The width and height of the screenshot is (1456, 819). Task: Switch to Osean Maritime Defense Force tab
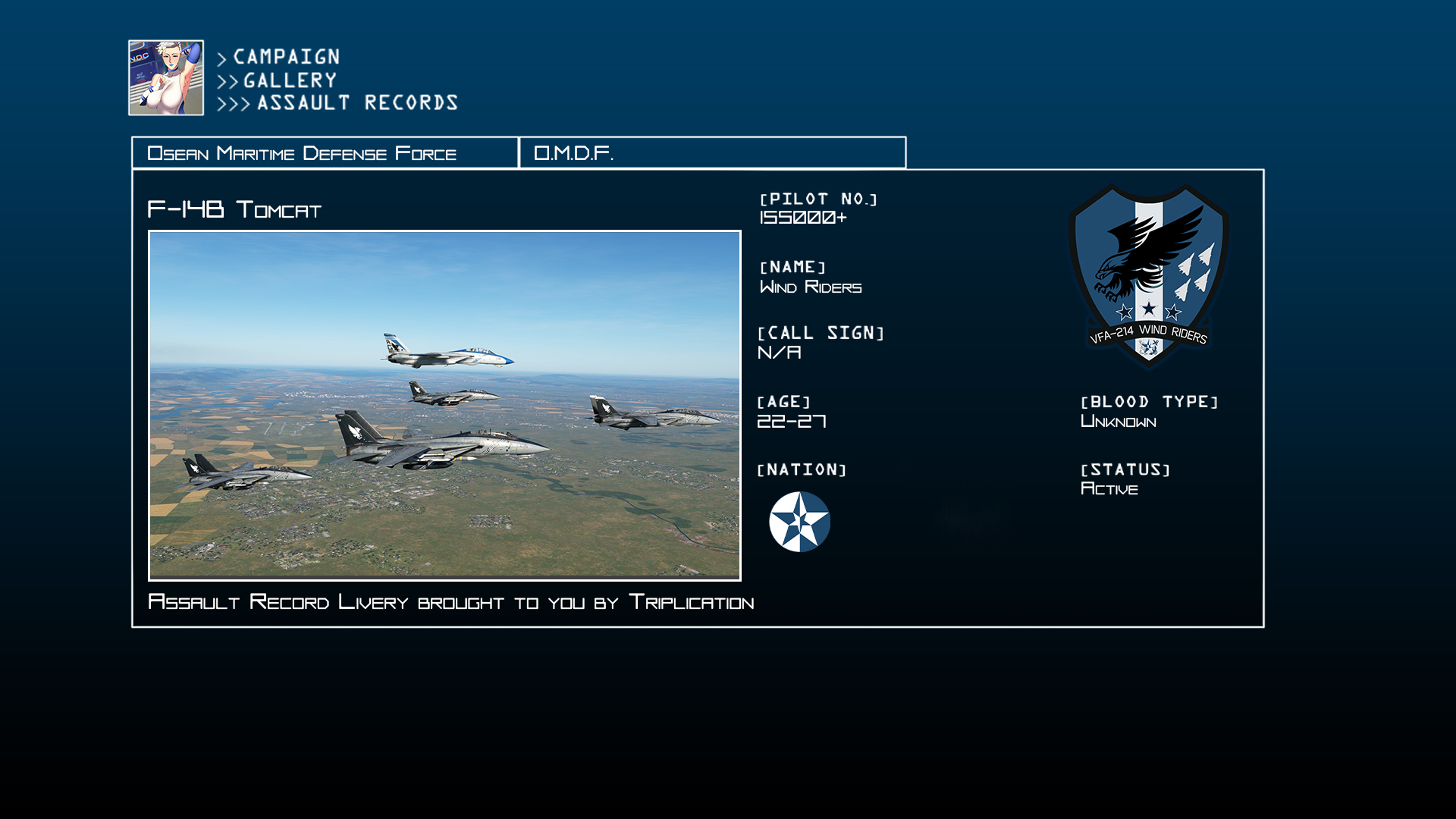tap(325, 153)
